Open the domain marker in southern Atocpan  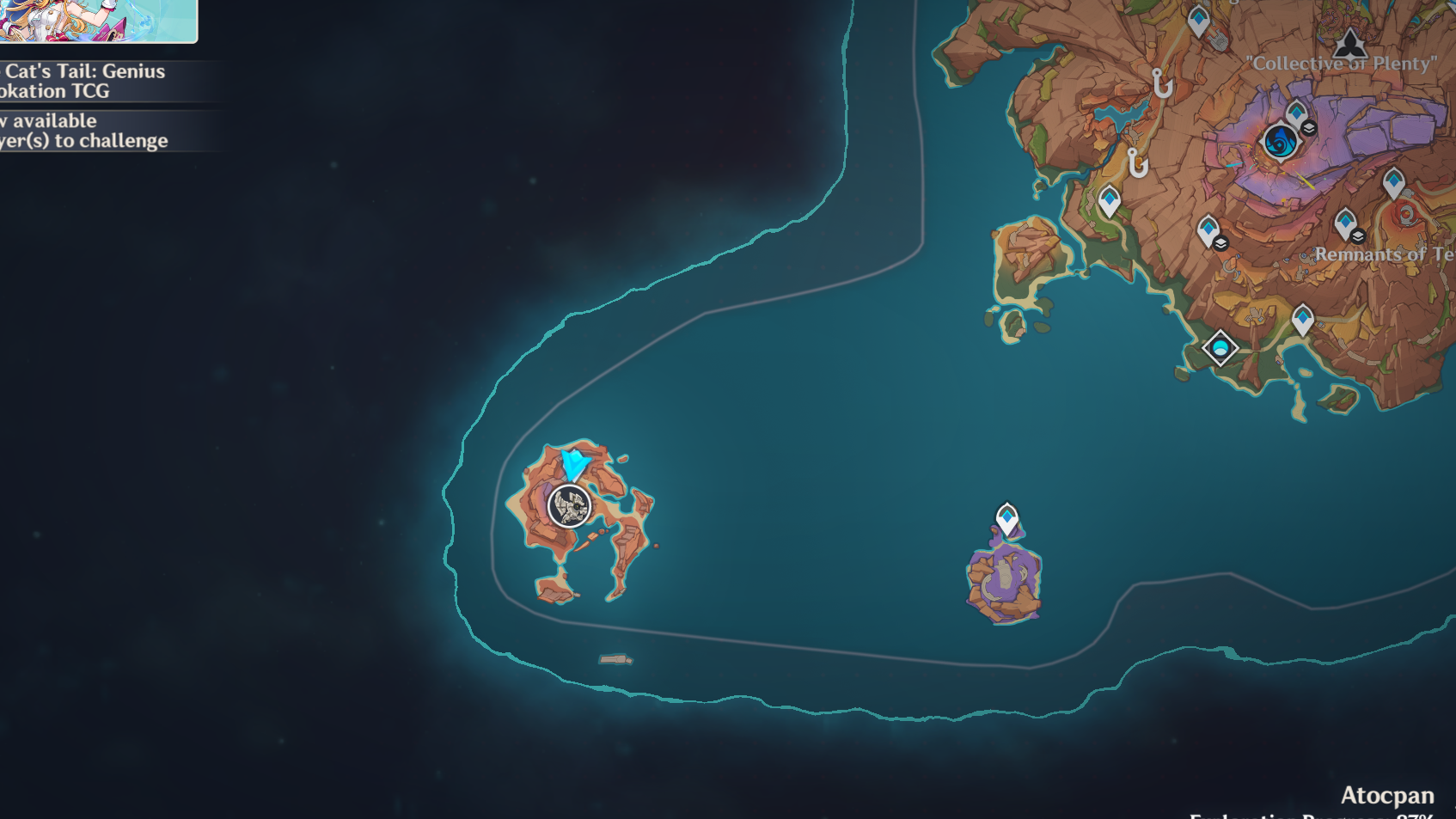[1220, 348]
